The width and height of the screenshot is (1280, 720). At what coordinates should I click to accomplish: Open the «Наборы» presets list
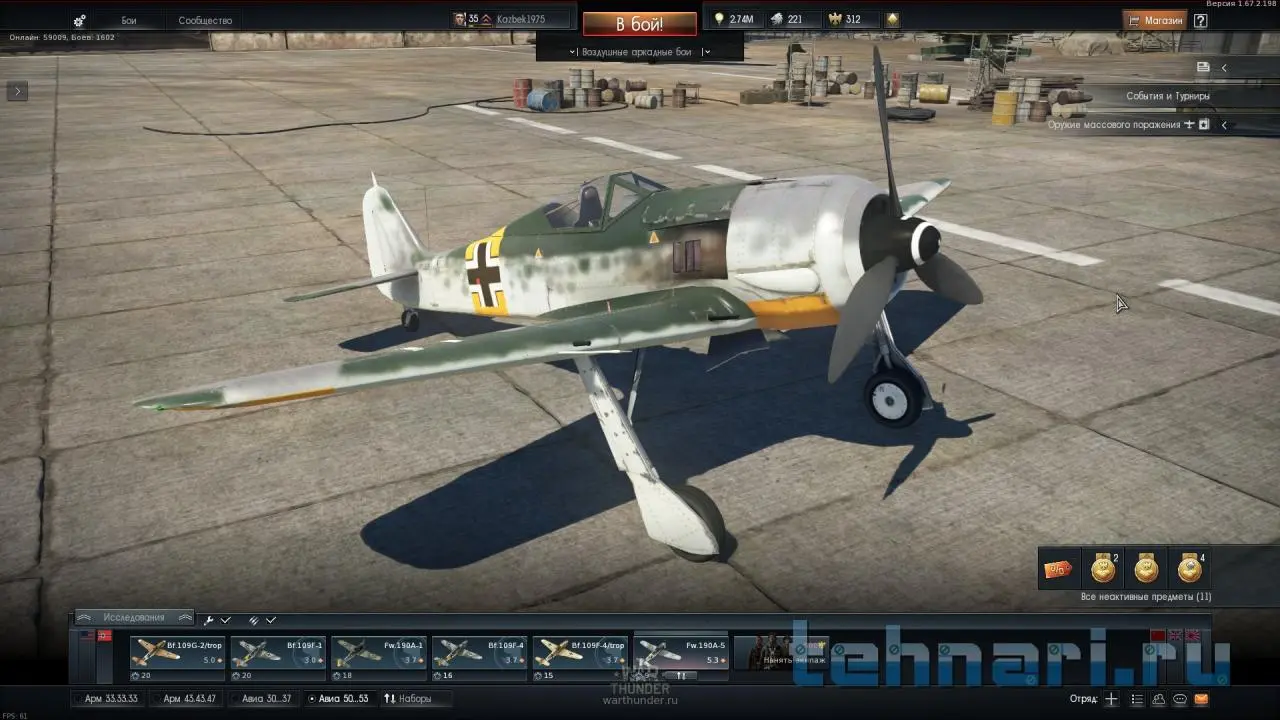408,699
